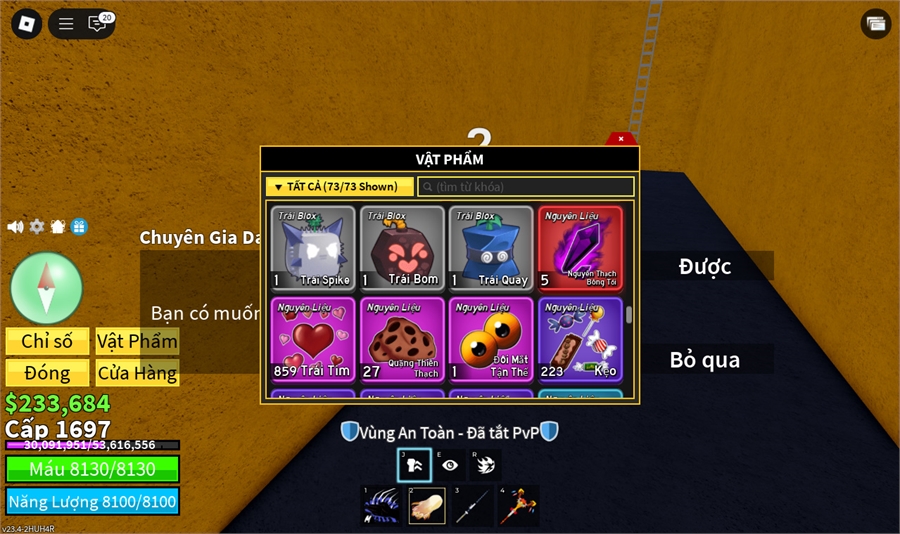Open the Roblox chat overlay
Image resolution: width=900 pixels, height=534 pixels.
coord(97,24)
